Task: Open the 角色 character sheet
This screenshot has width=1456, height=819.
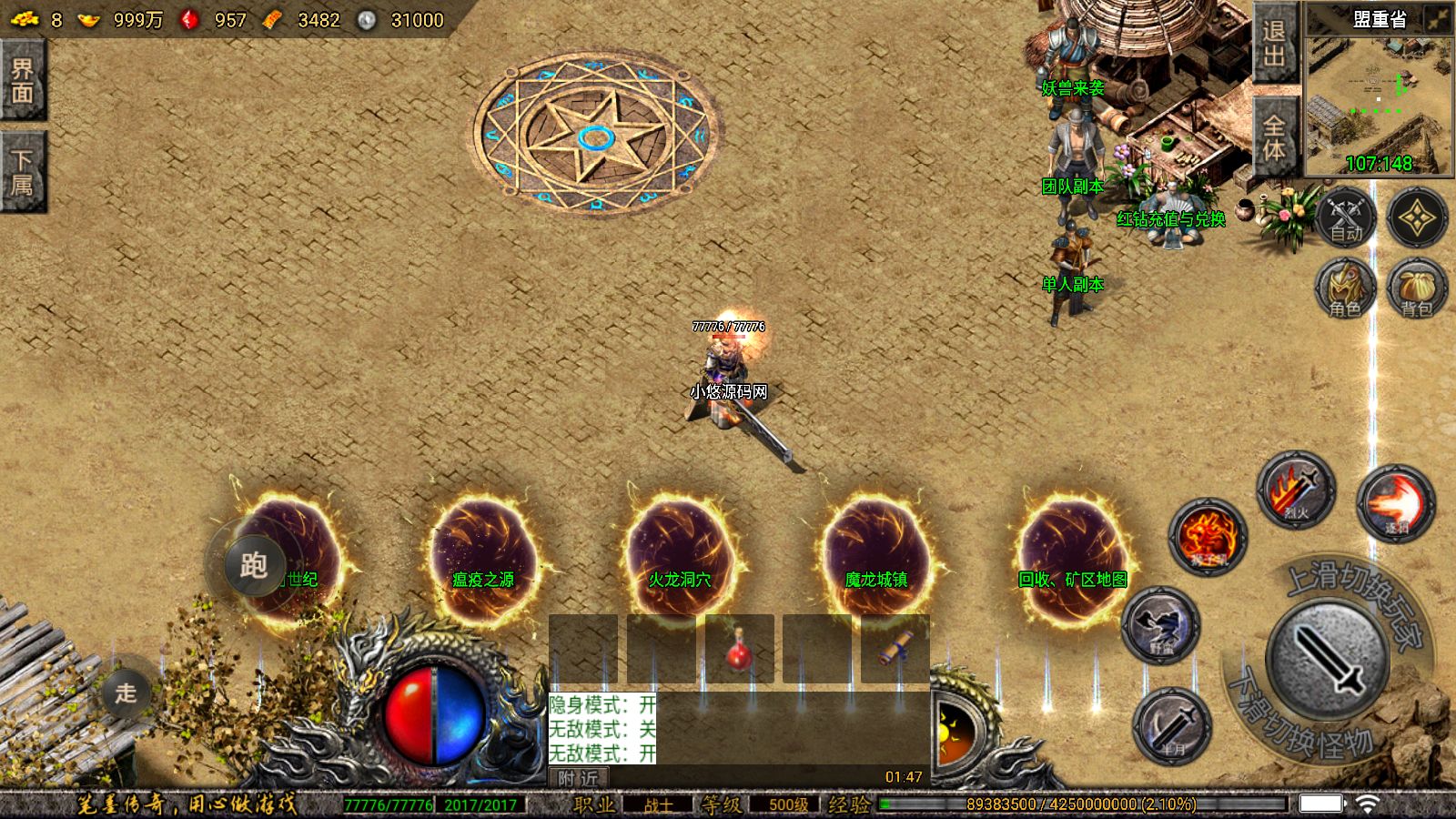Action: tap(1345, 289)
